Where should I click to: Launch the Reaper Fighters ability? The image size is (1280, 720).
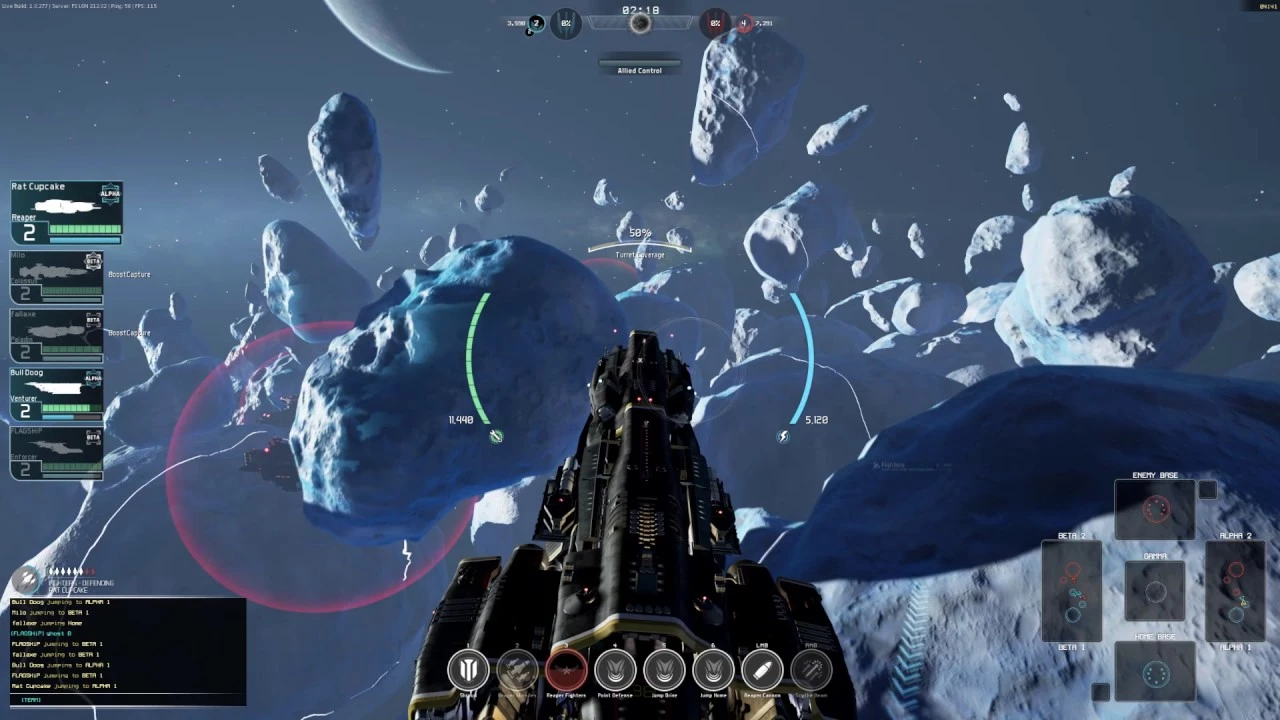tap(566, 670)
